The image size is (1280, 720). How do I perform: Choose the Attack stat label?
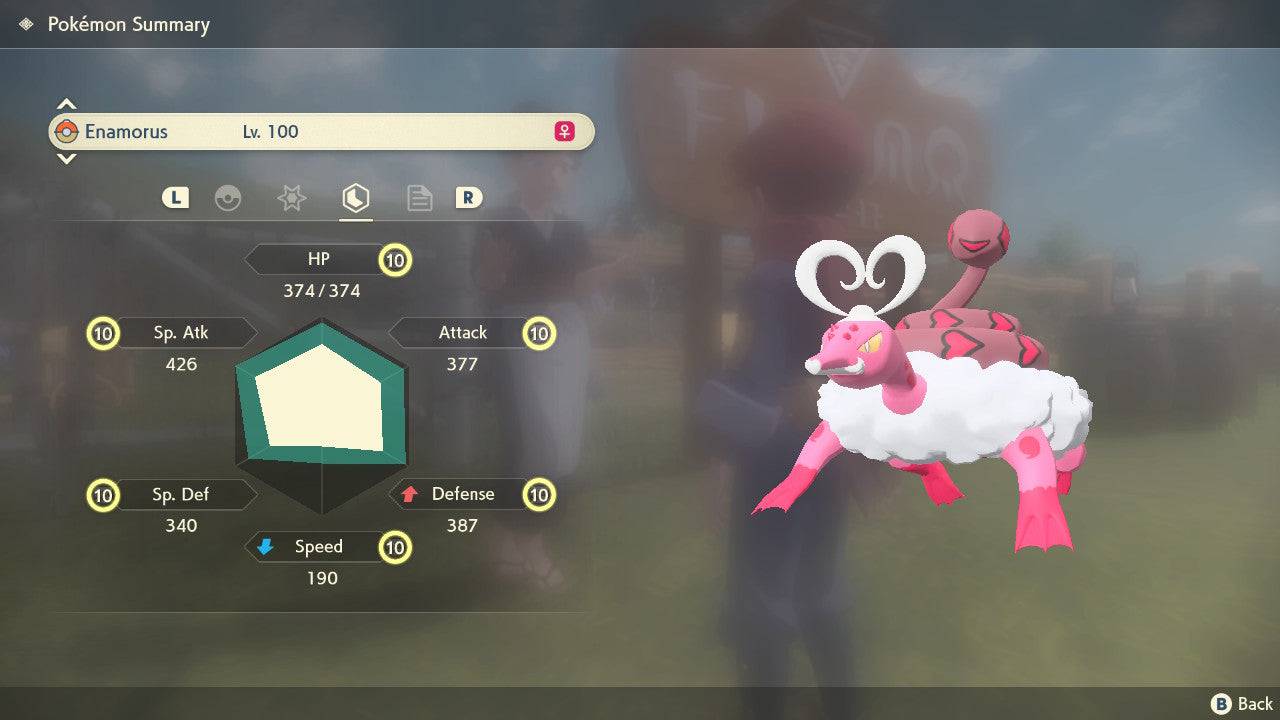(463, 333)
